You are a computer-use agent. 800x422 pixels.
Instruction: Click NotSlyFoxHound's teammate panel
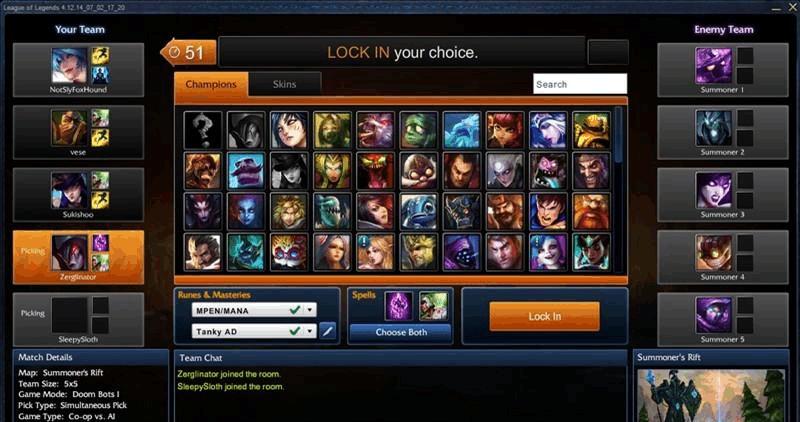pyautogui.click(x=78, y=70)
